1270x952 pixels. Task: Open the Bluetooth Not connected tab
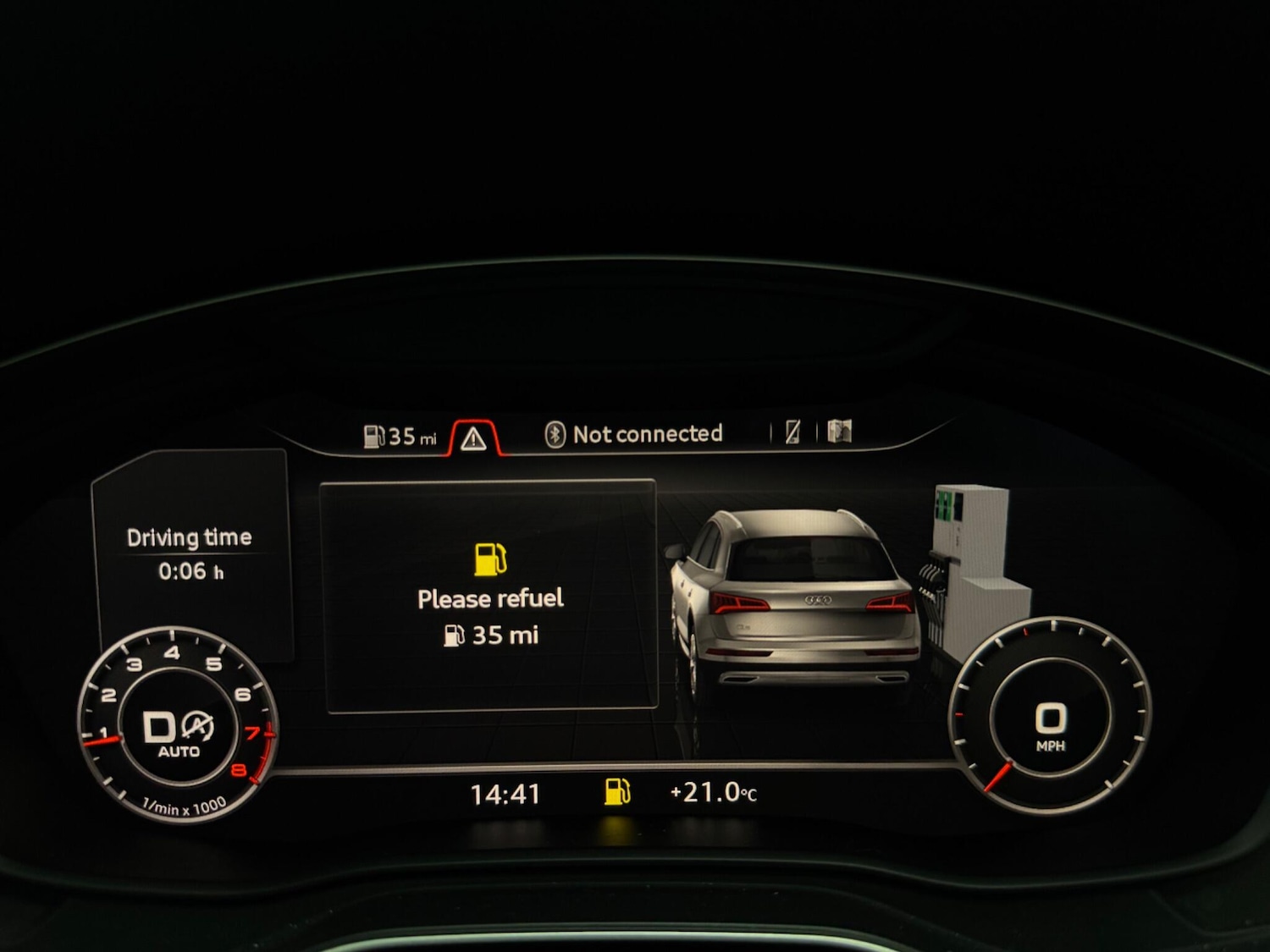coord(633,434)
